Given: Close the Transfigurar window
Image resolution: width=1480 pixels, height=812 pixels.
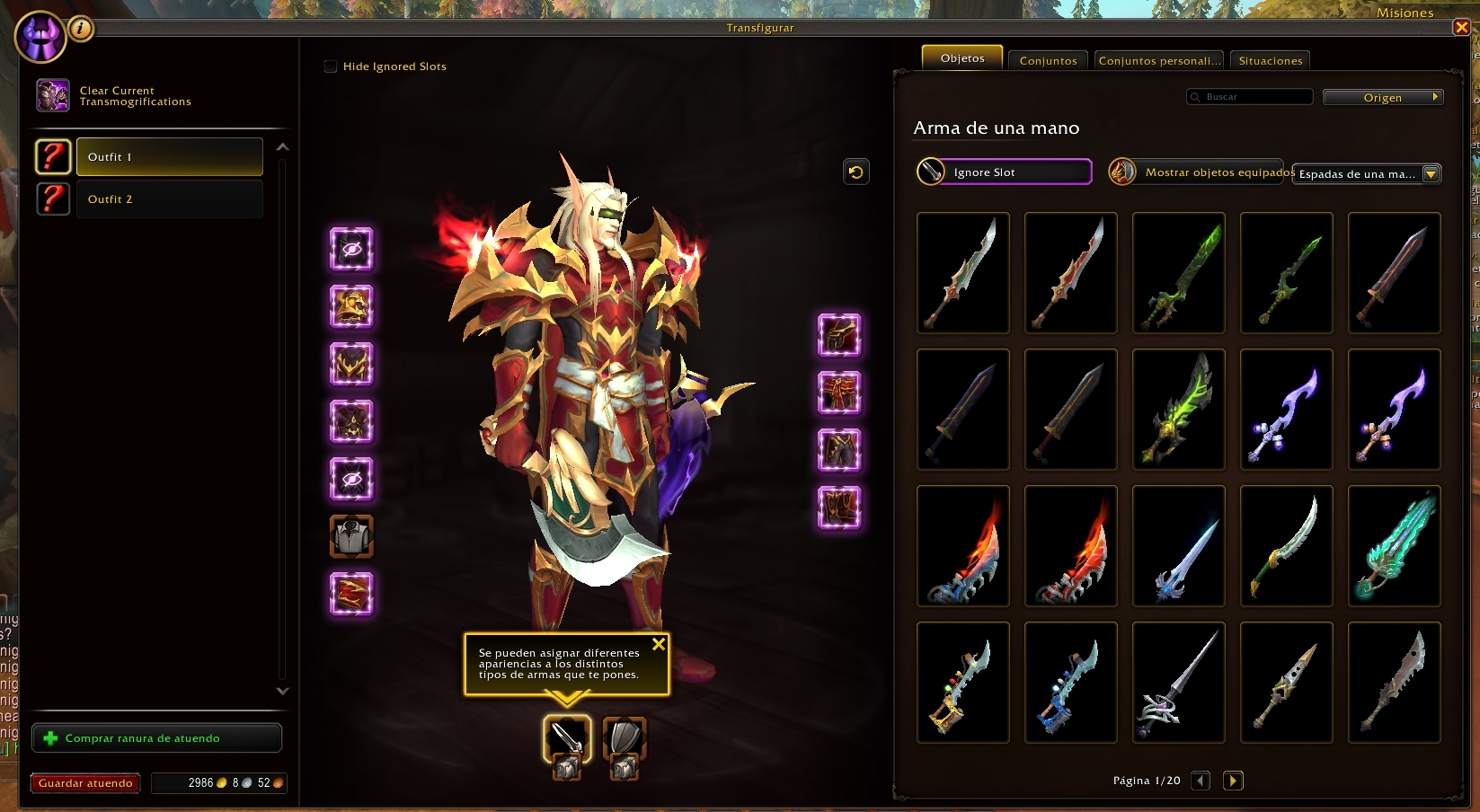Looking at the screenshot, I should [1461, 27].
